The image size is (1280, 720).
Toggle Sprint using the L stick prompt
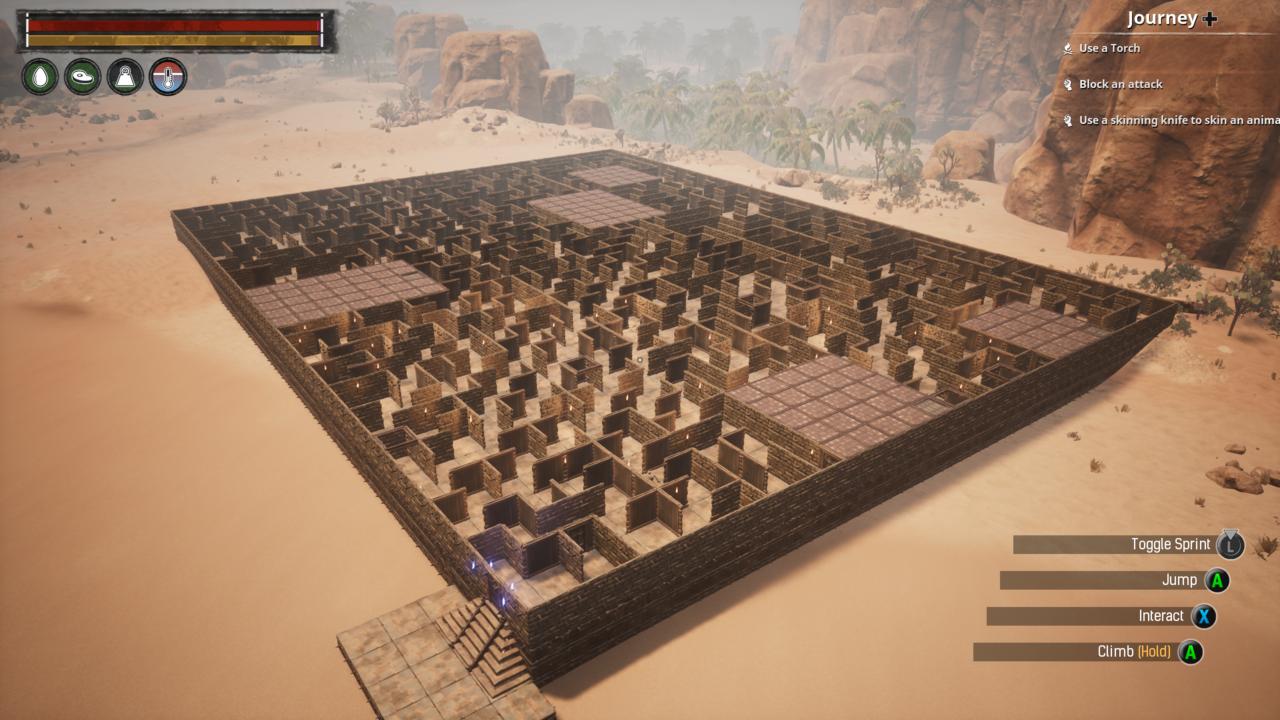[1232, 544]
